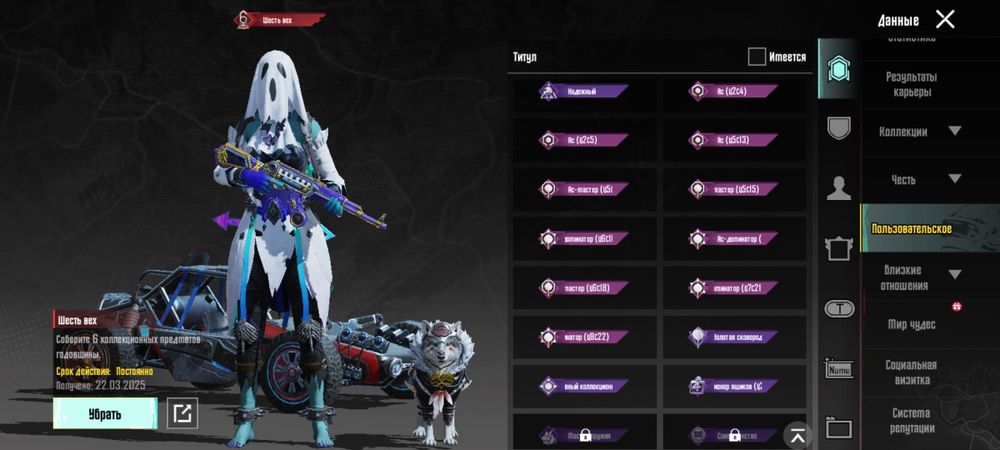Select the Золотая сковорода title
This screenshot has height=450, width=1000.
click(x=733, y=336)
